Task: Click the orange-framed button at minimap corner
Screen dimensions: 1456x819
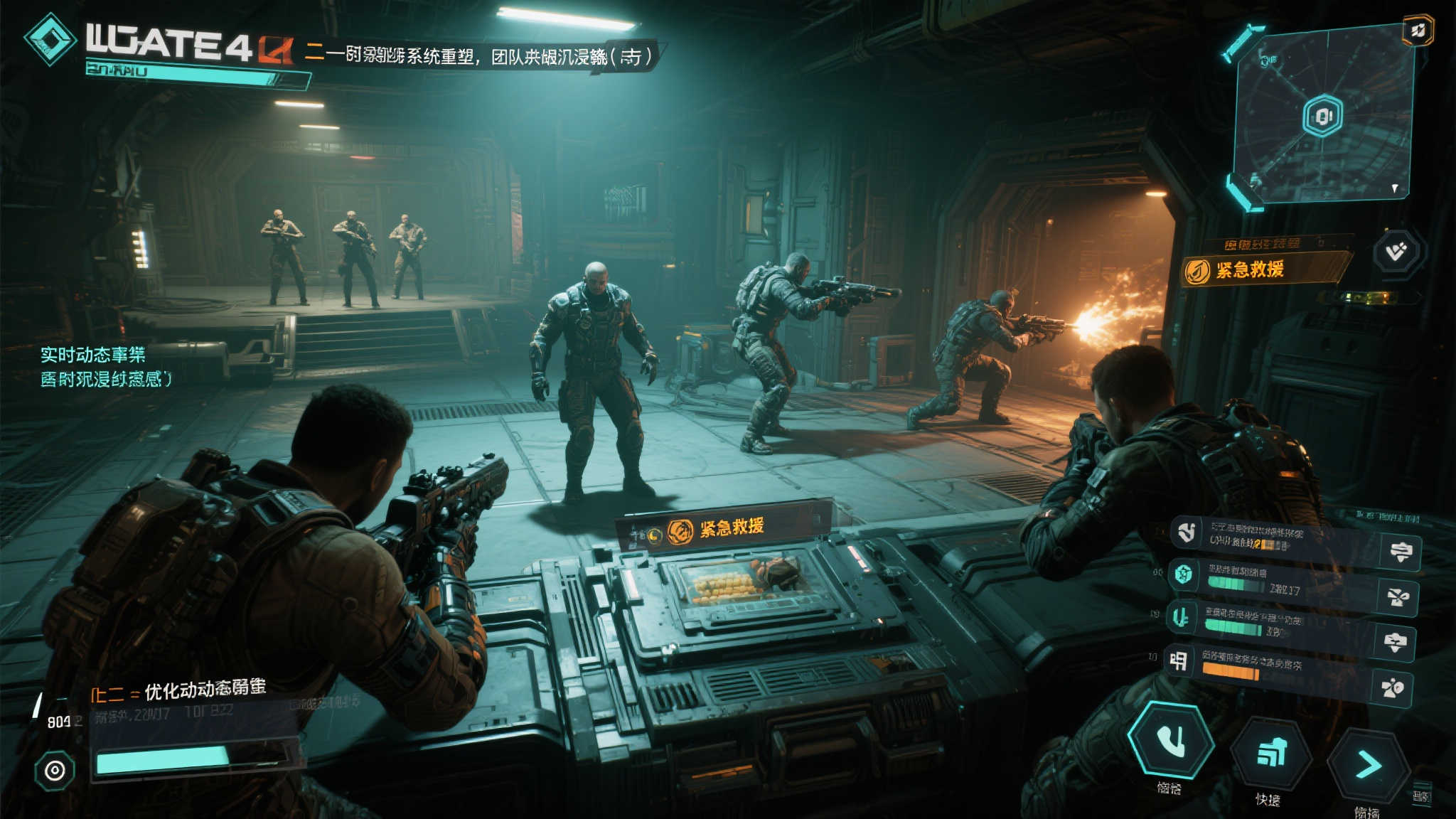Action: (x=1418, y=31)
